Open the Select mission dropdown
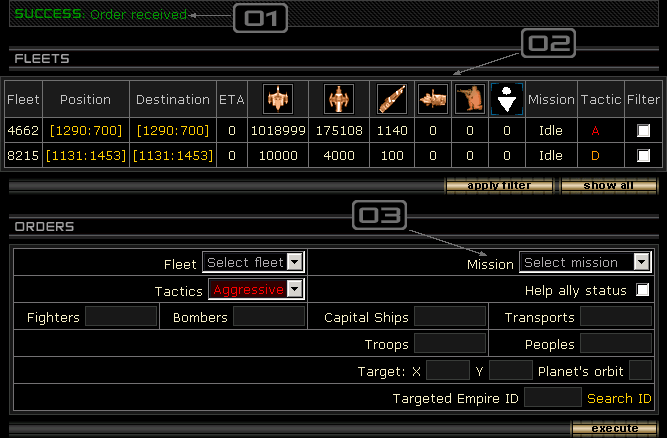Image resolution: width=667 pixels, height=438 pixels. click(586, 263)
